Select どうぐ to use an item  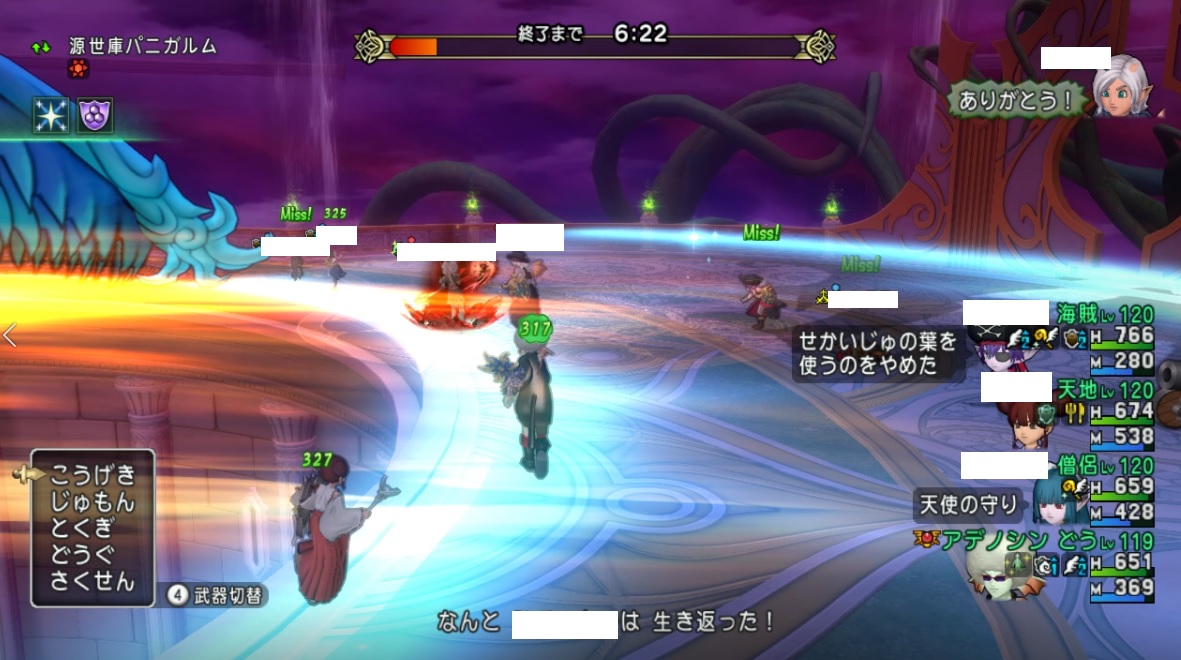tap(84, 555)
